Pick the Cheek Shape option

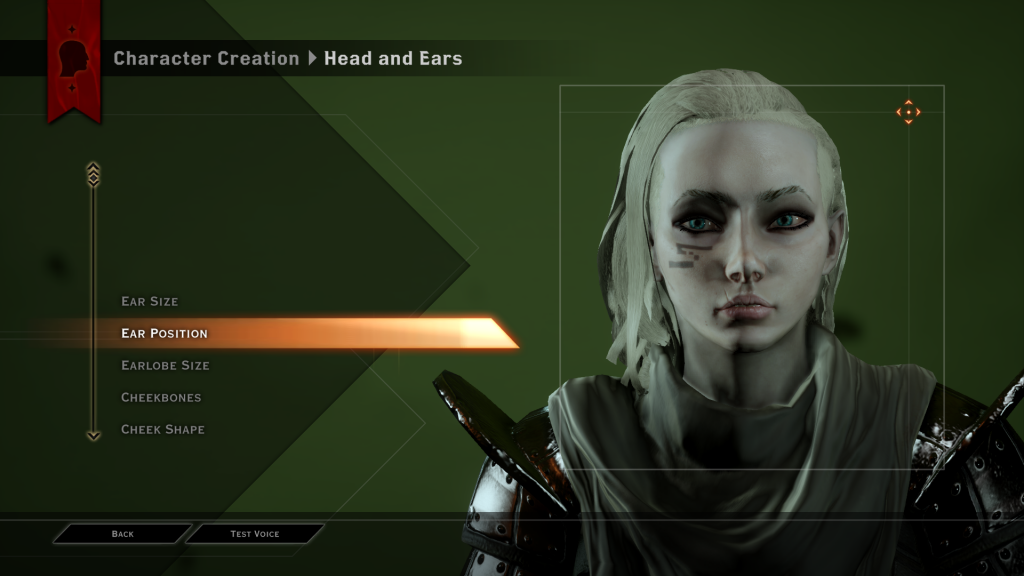[x=163, y=429]
